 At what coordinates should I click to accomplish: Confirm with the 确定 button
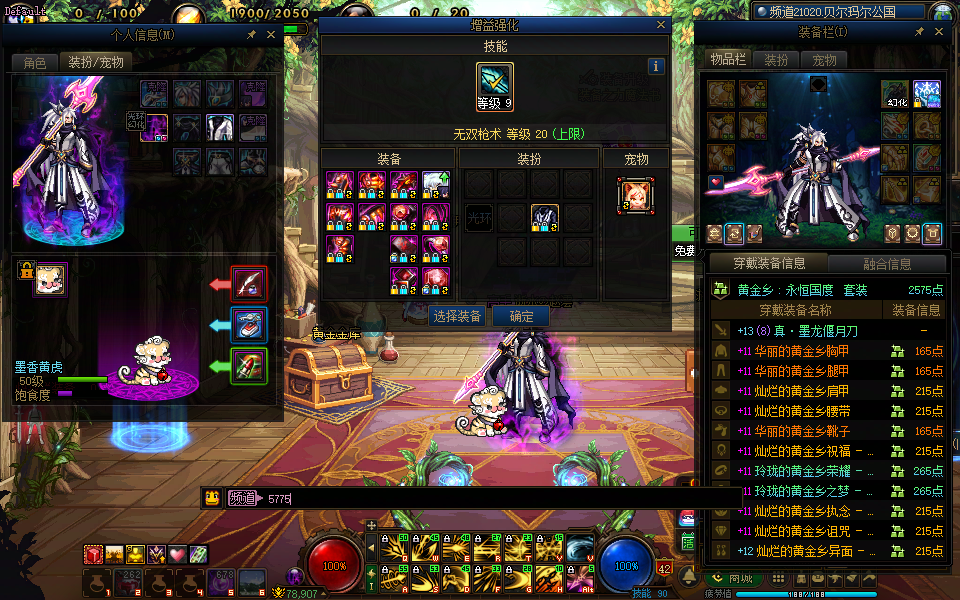tap(521, 316)
